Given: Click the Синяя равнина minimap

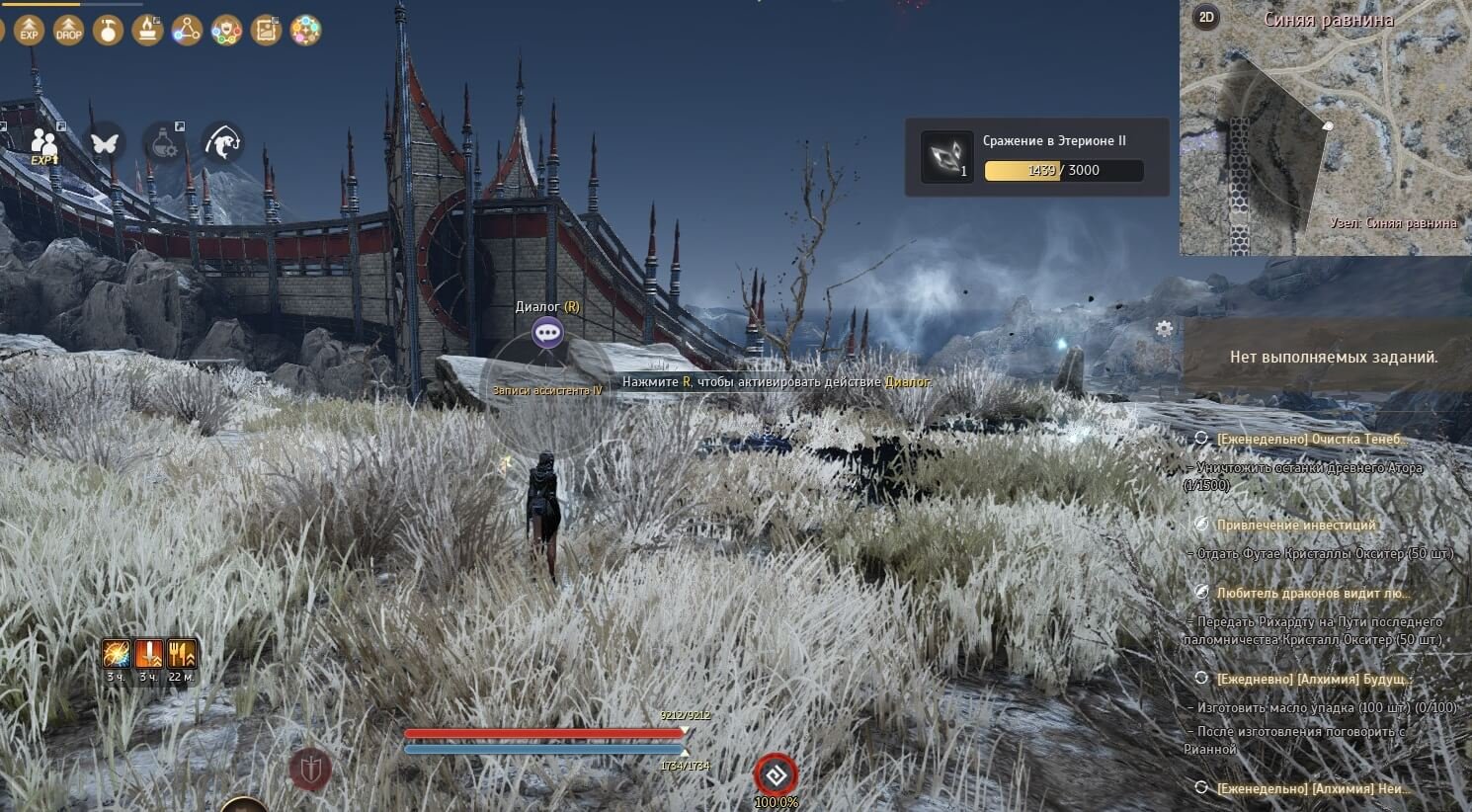Looking at the screenshot, I should [x=1324, y=138].
